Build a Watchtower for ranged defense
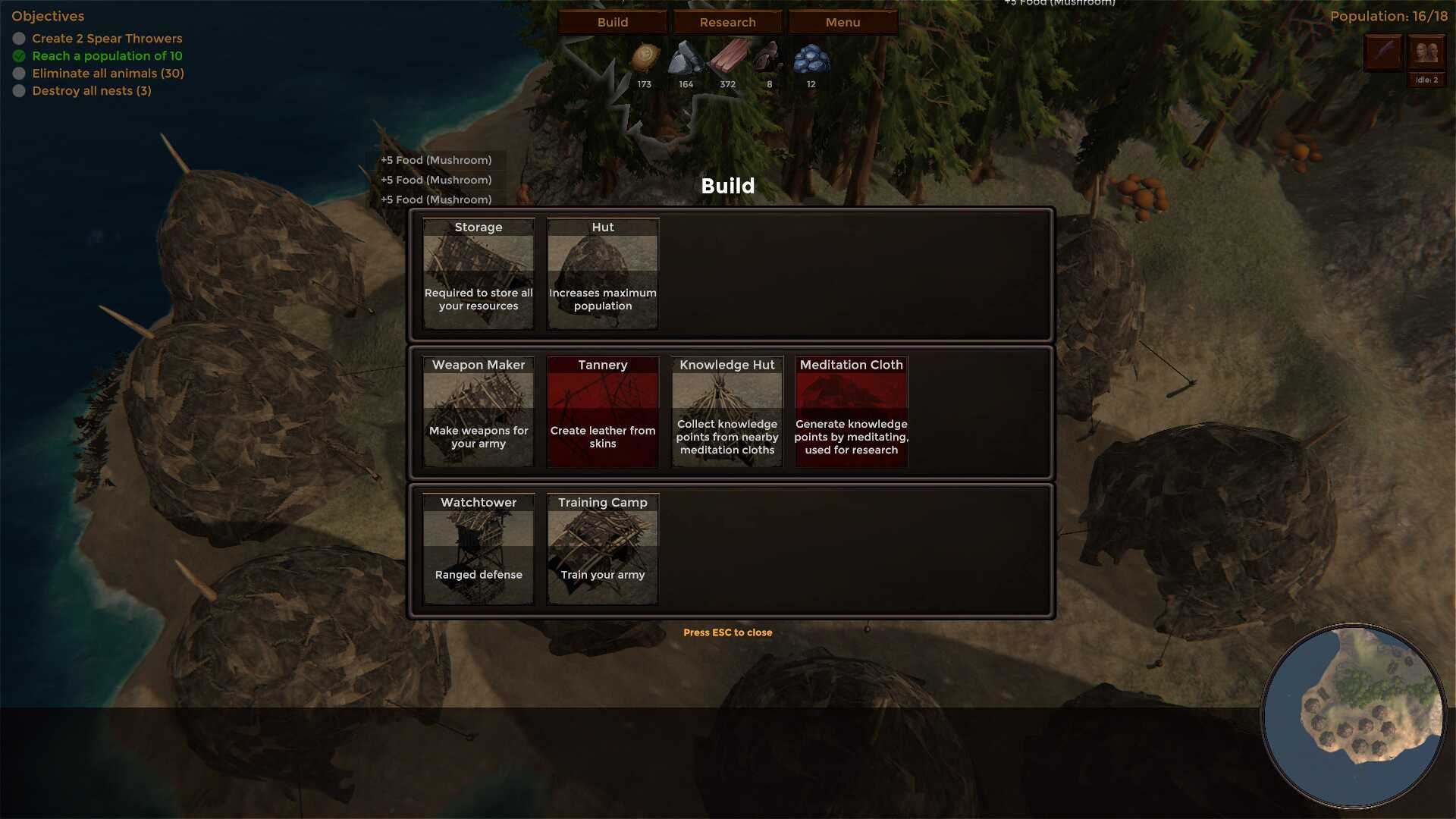 point(479,549)
